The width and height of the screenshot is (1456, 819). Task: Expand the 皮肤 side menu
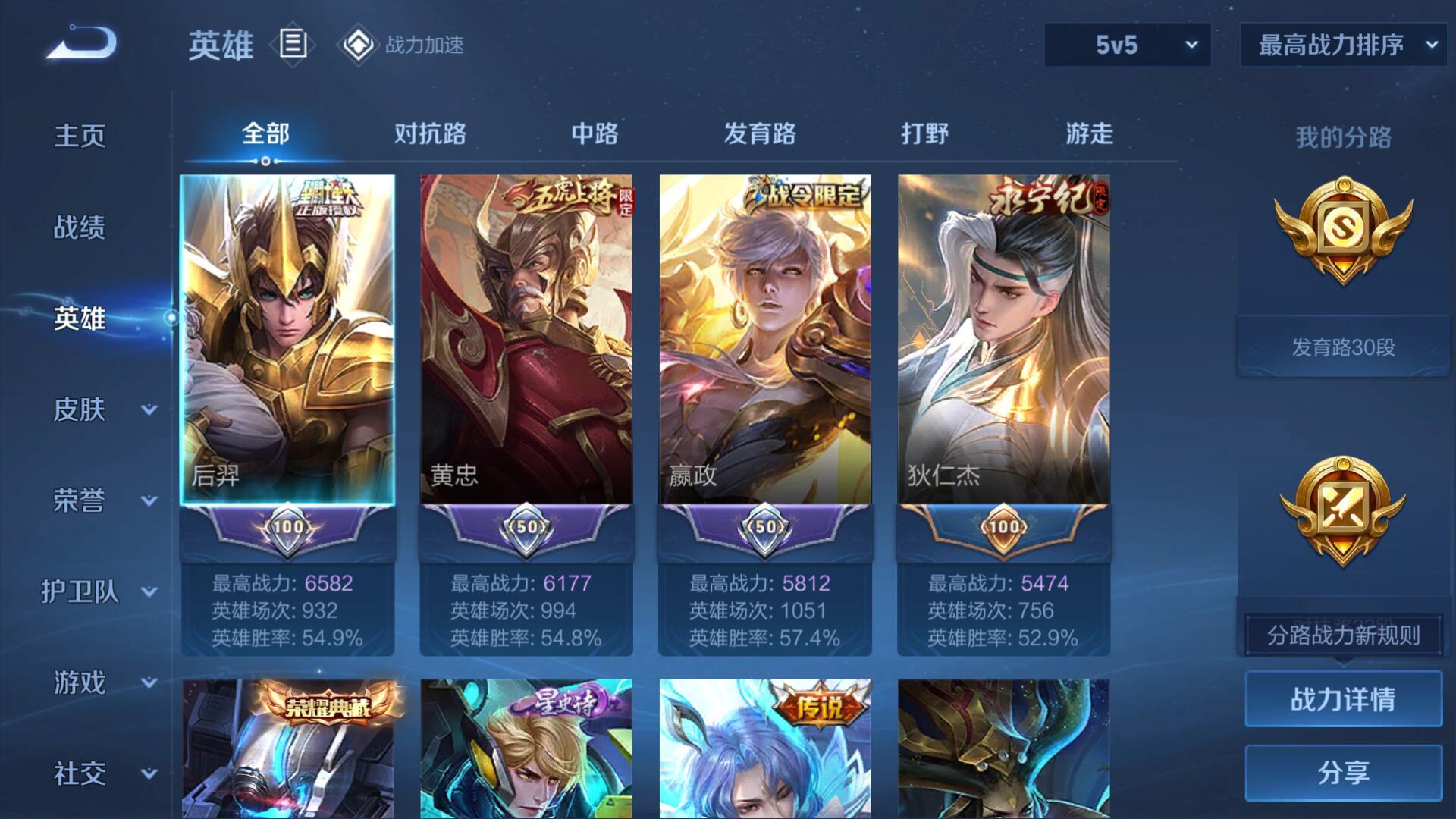[102, 409]
